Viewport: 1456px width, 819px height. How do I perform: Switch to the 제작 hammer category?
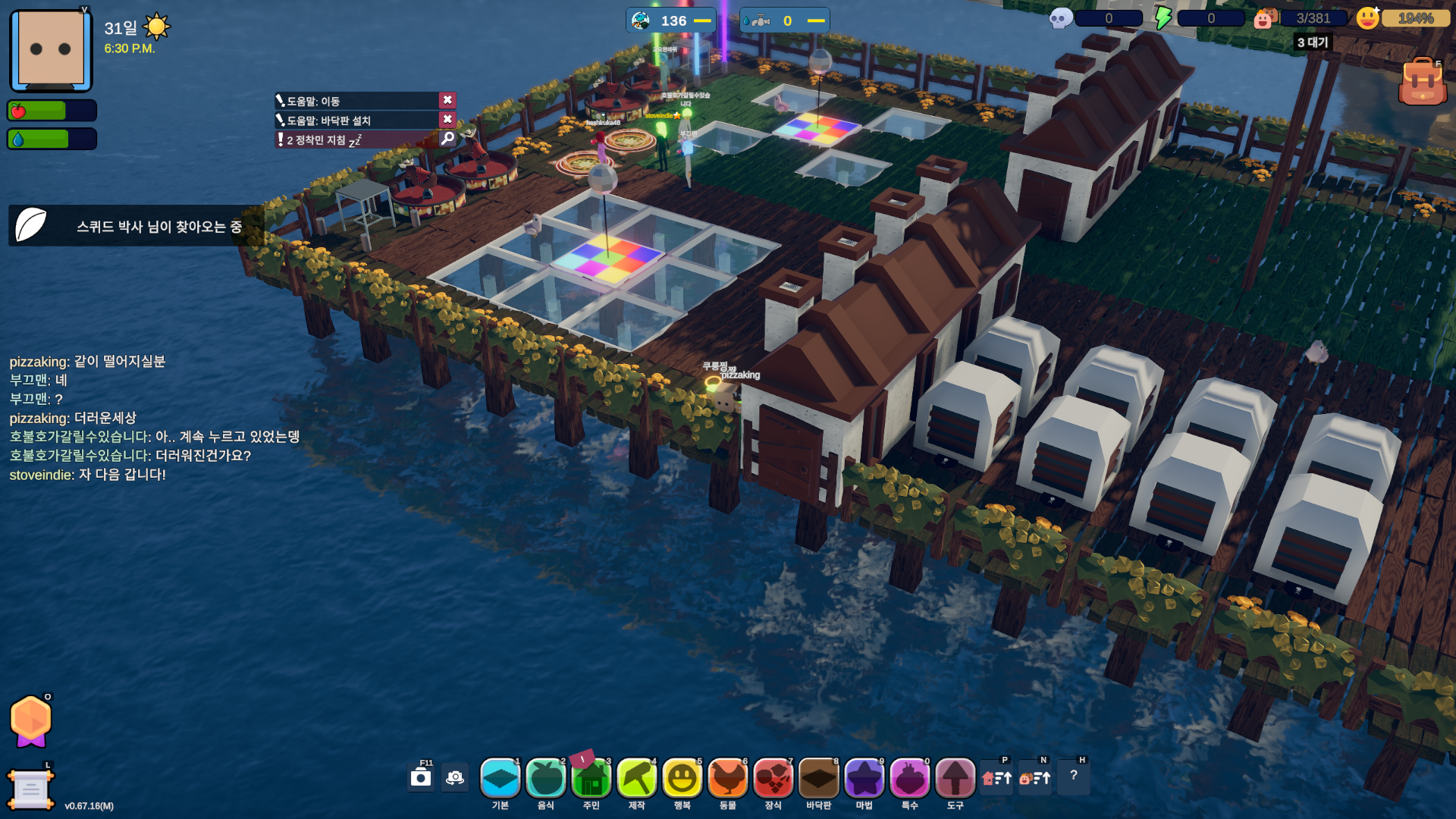pyautogui.click(x=637, y=779)
